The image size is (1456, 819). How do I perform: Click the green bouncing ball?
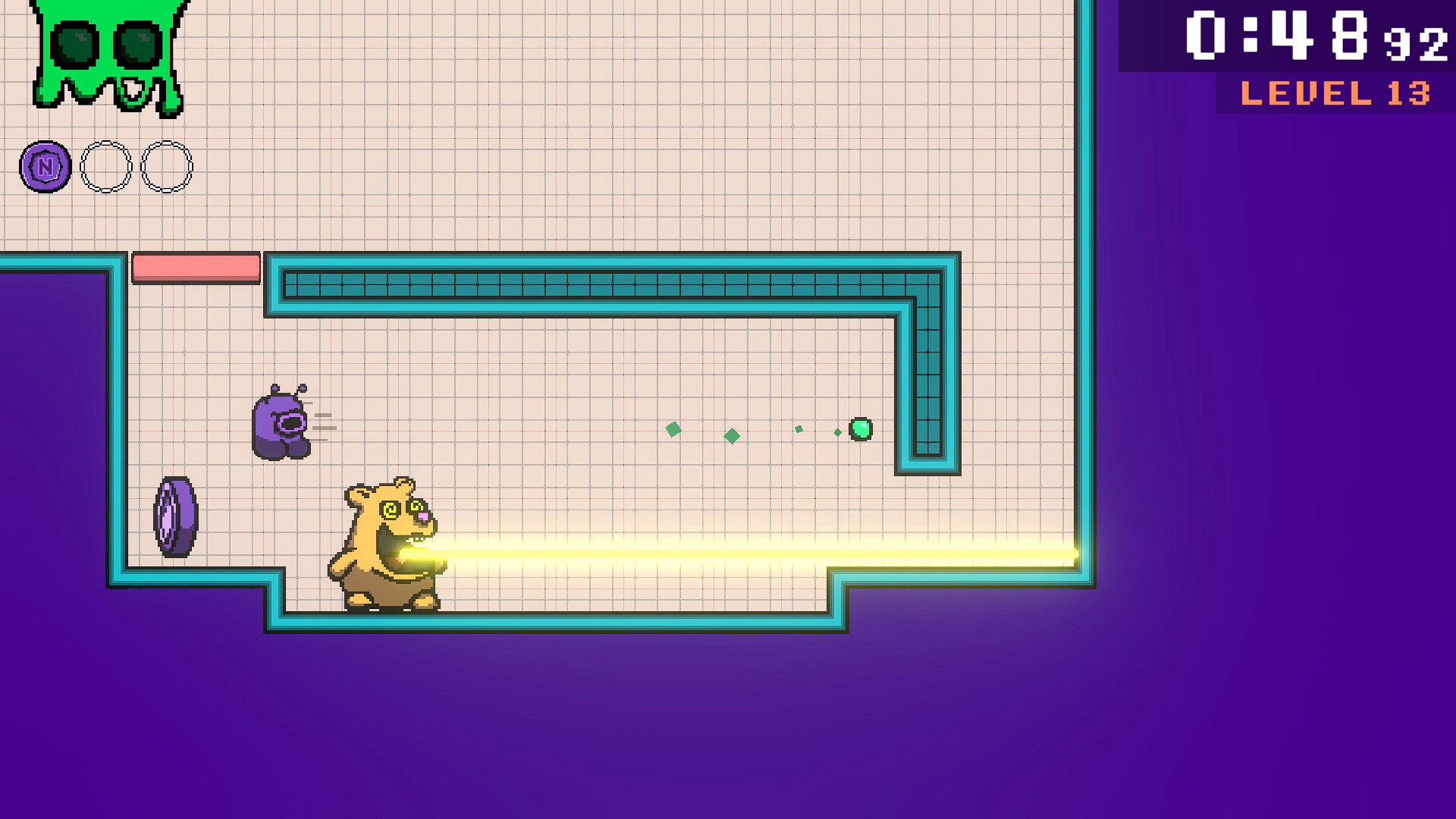coord(860,429)
